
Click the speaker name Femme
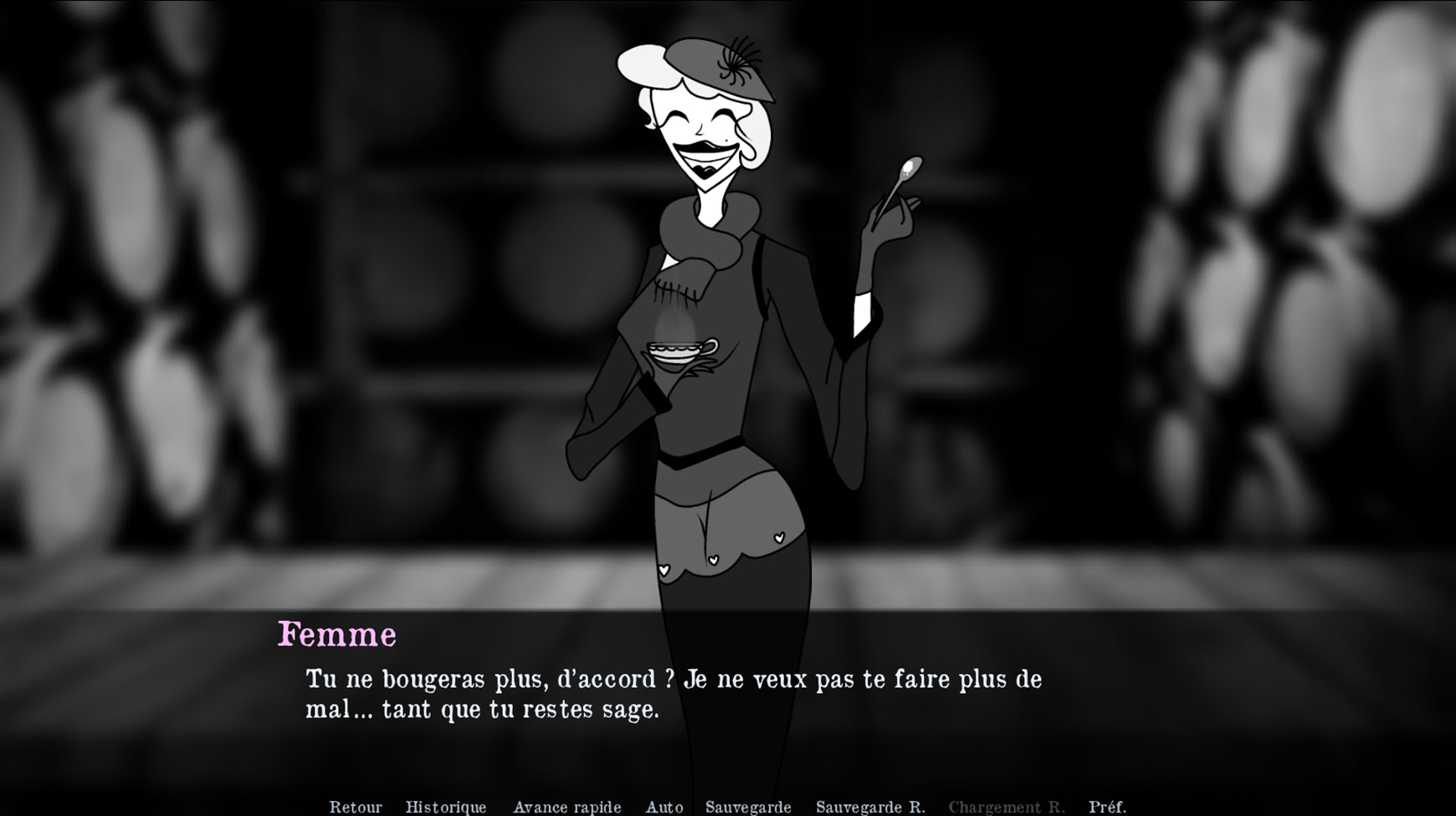click(x=338, y=635)
